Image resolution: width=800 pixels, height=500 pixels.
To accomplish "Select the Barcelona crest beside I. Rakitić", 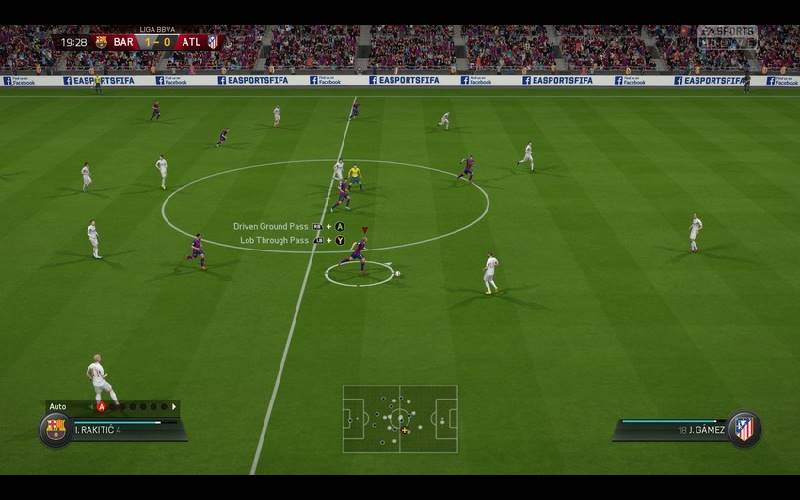I will [55, 429].
